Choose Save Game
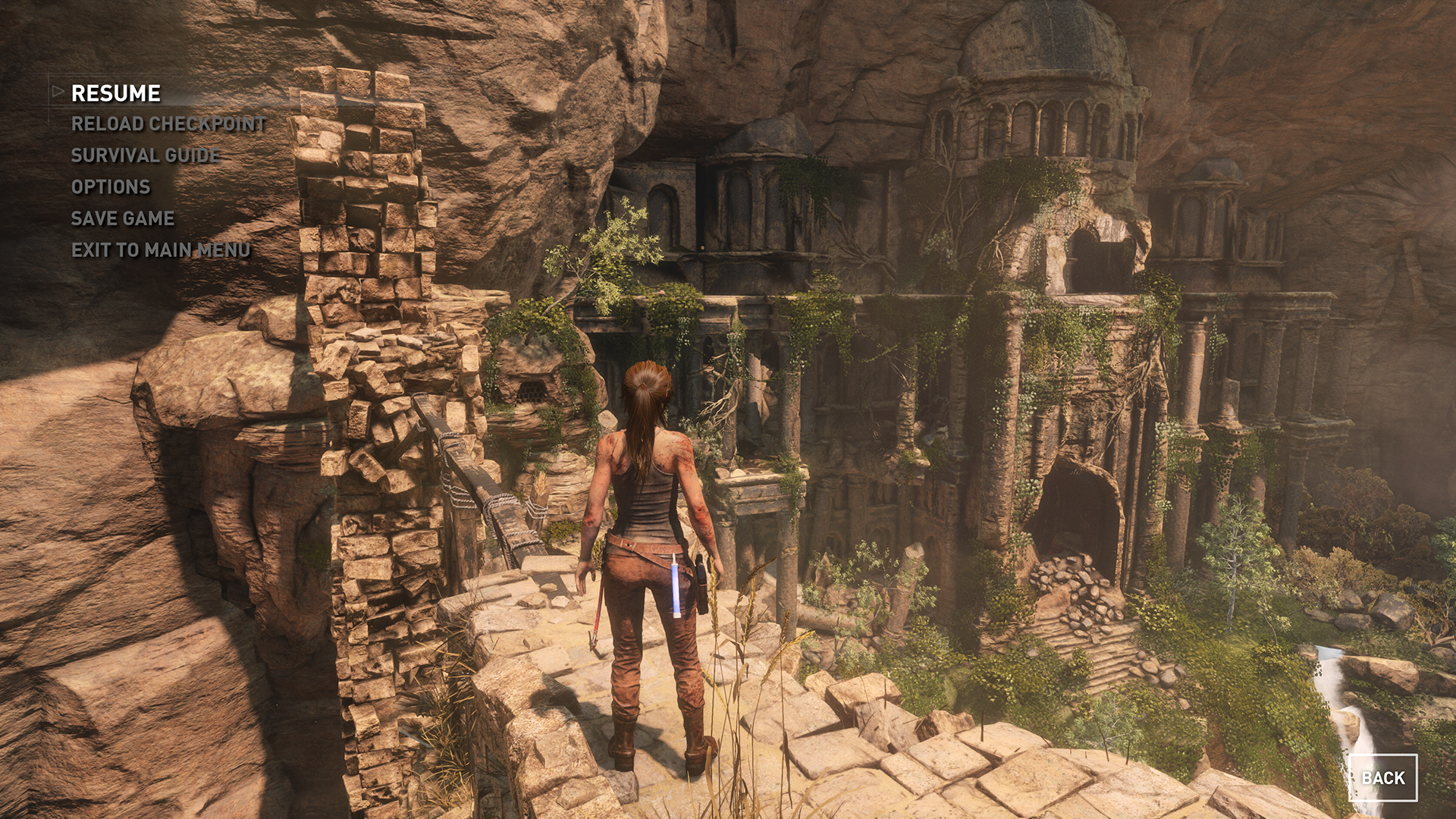Viewport: 1456px width, 819px height. [123, 218]
